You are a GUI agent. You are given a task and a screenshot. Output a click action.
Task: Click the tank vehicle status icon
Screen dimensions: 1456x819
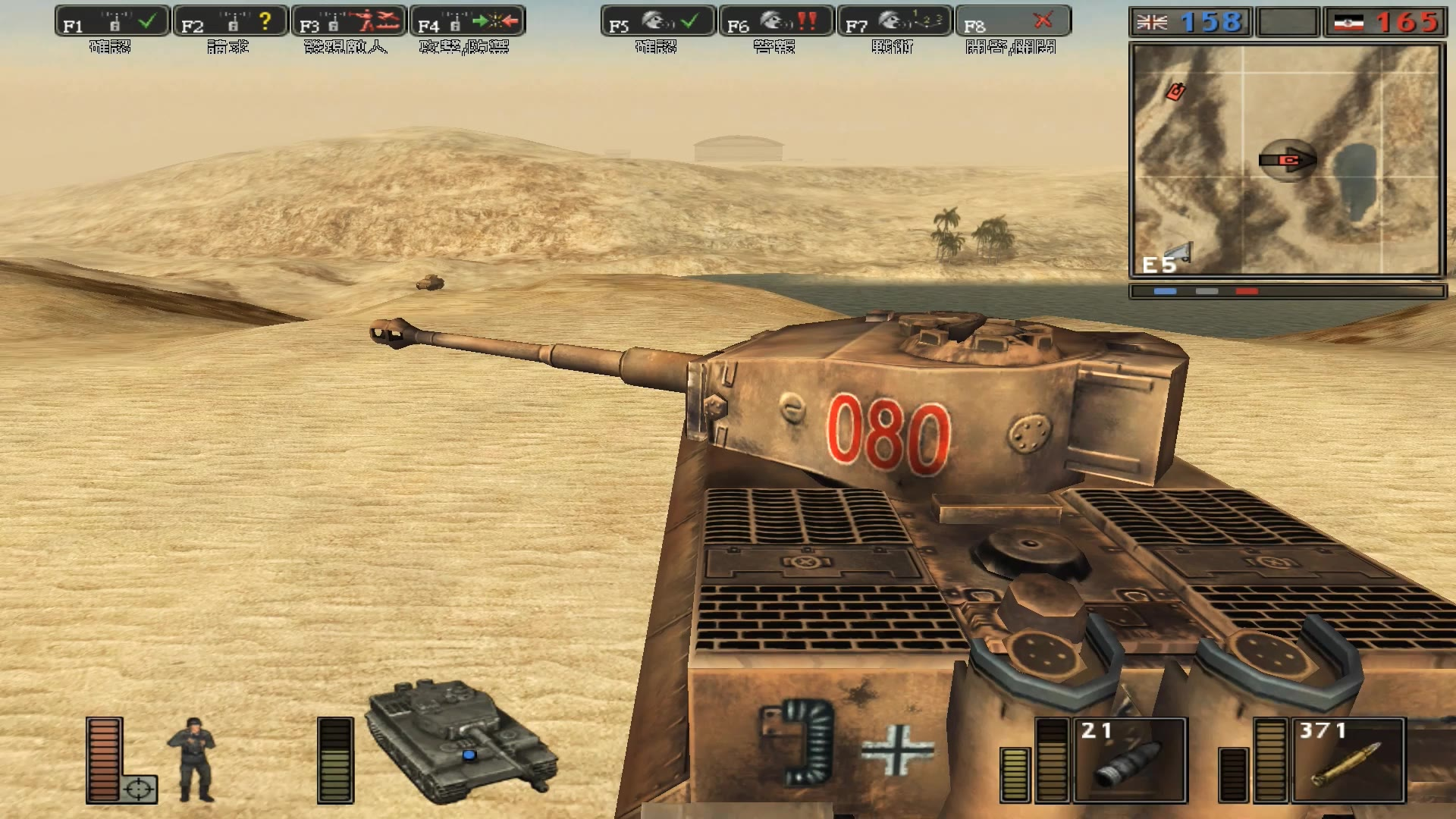[x=460, y=742]
